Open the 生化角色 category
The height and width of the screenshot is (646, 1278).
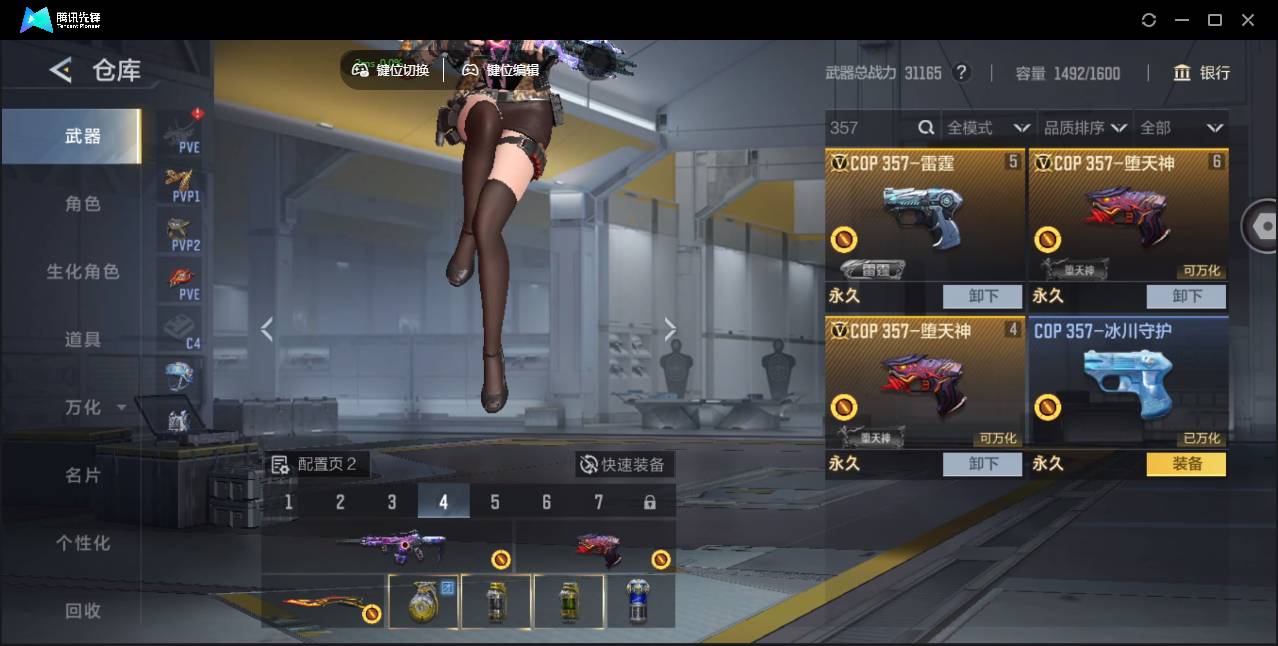tap(83, 272)
